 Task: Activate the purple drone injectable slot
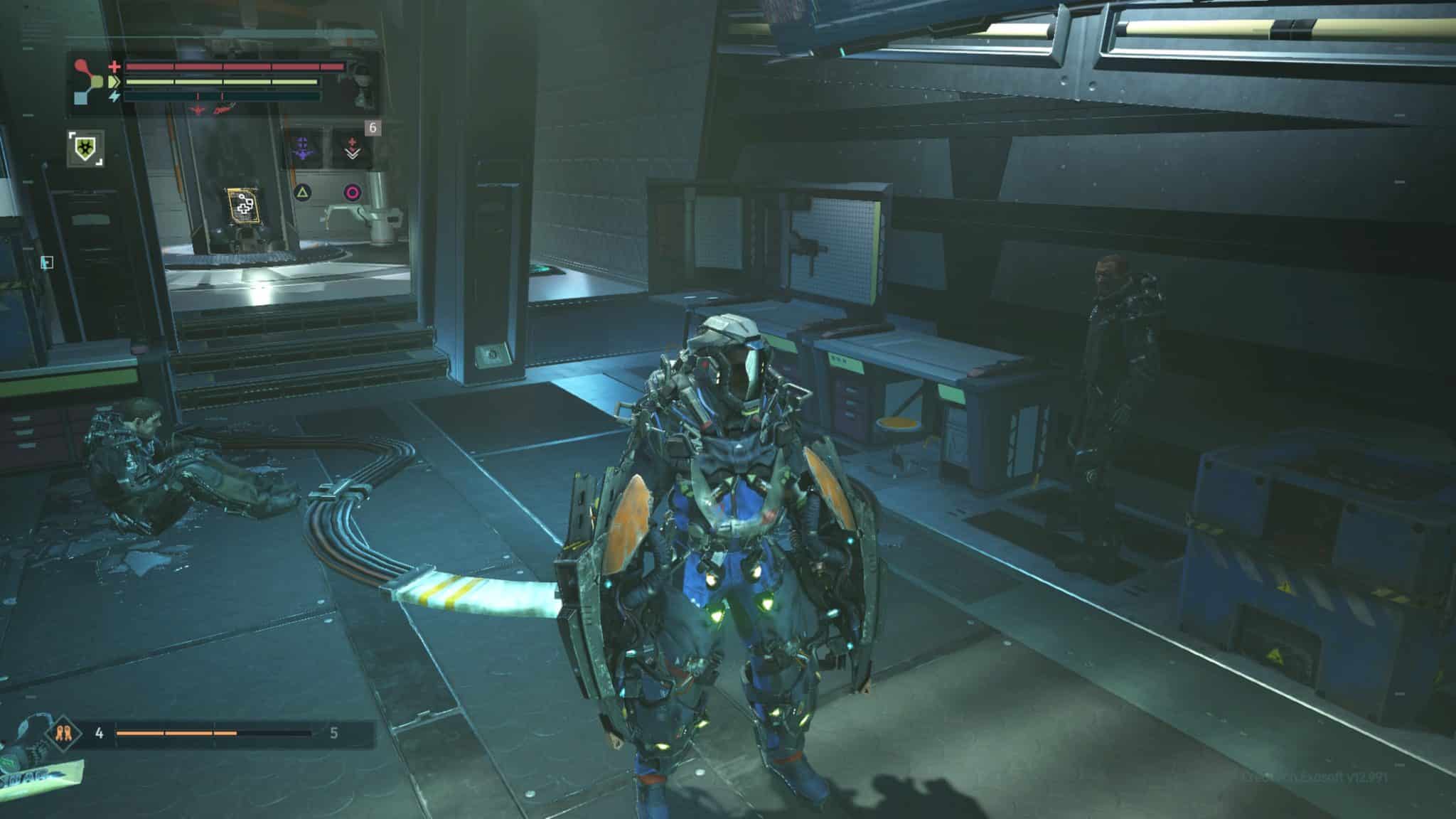pos(304,147)
